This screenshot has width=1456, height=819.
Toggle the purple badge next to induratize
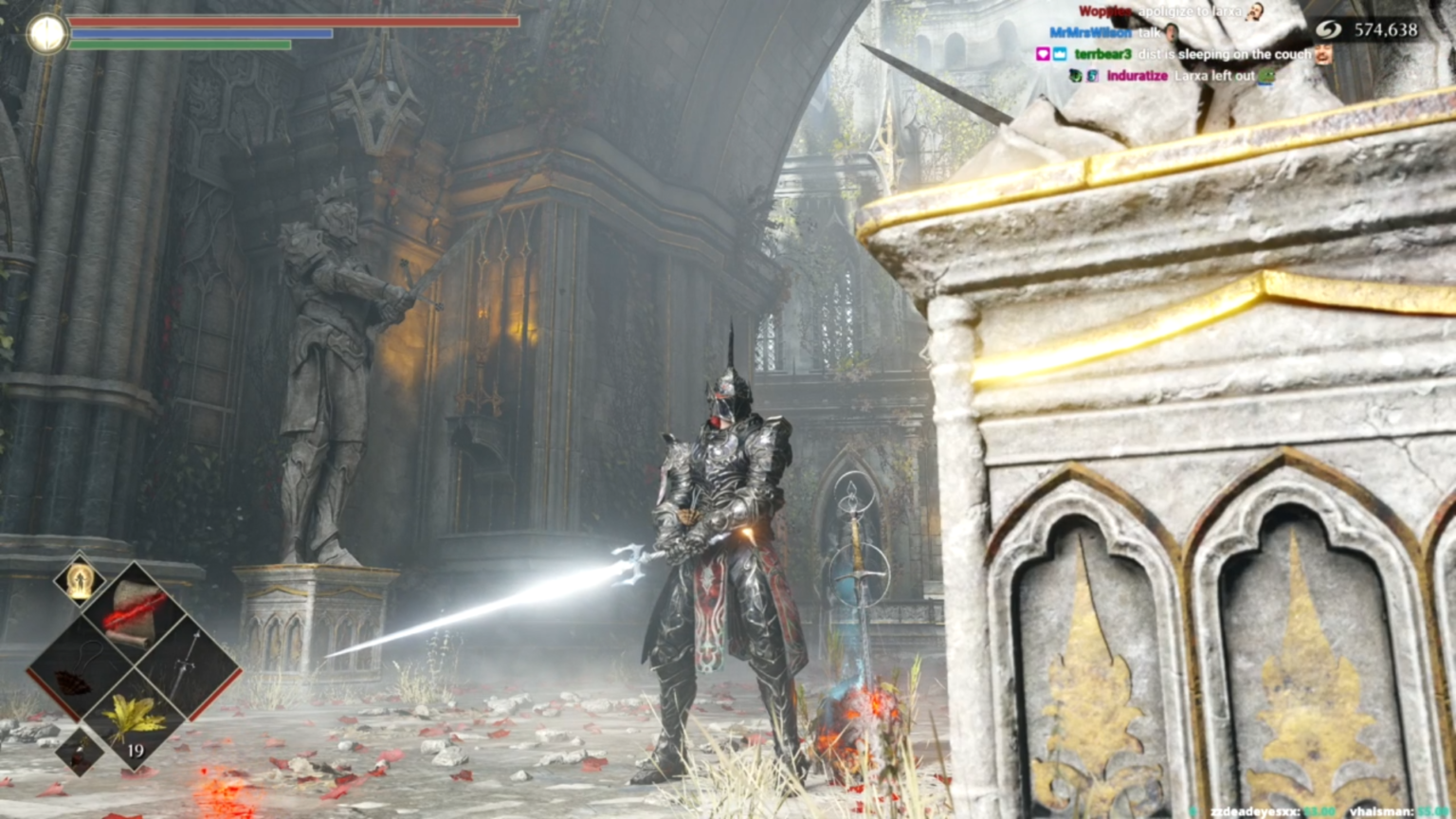pyautogui.click(x=1092, y=77)
